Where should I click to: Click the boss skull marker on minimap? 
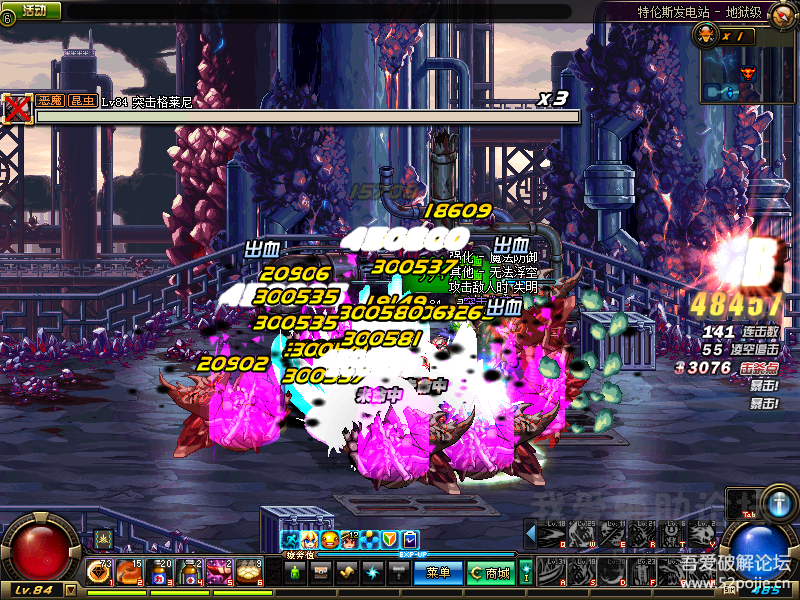pos(746,73)
